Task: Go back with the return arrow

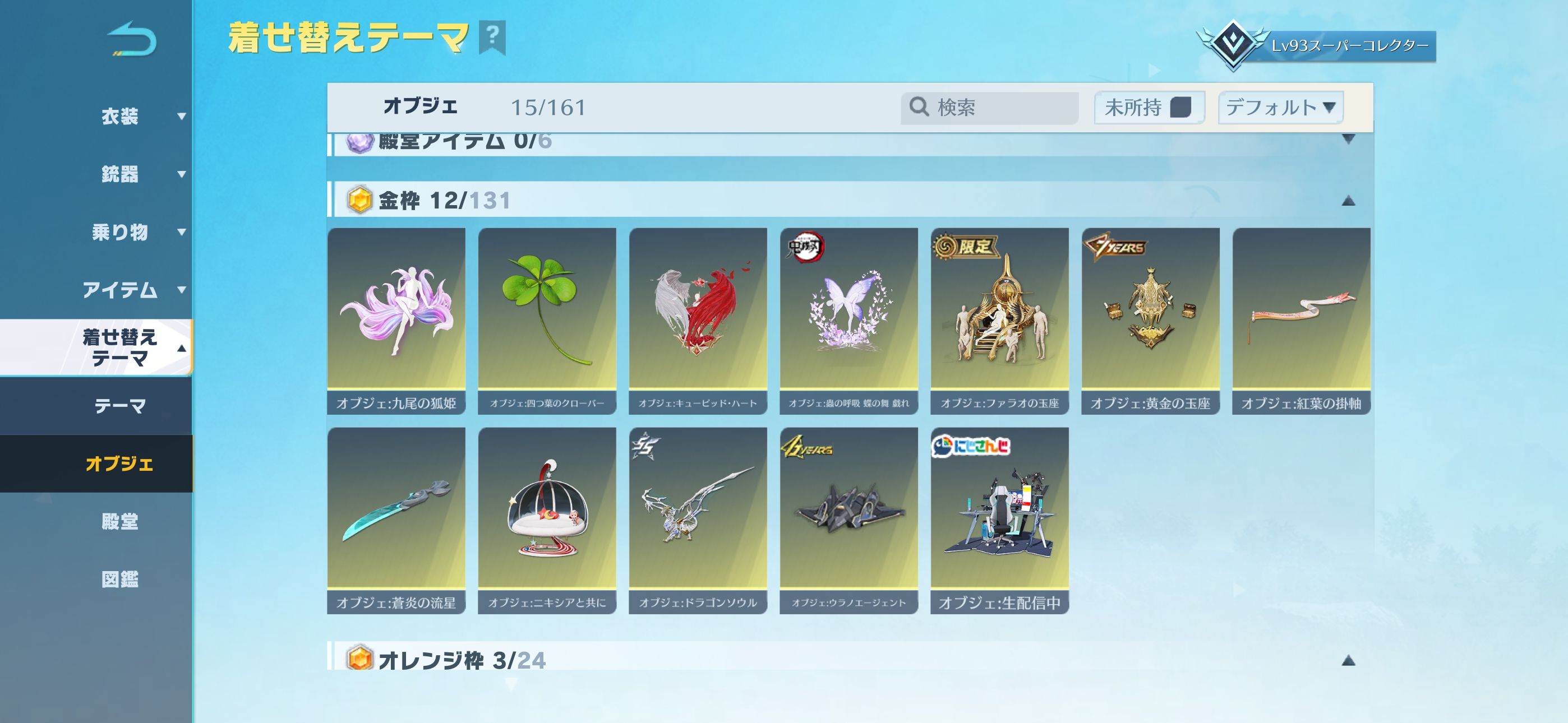Action: tap(132, 40)
